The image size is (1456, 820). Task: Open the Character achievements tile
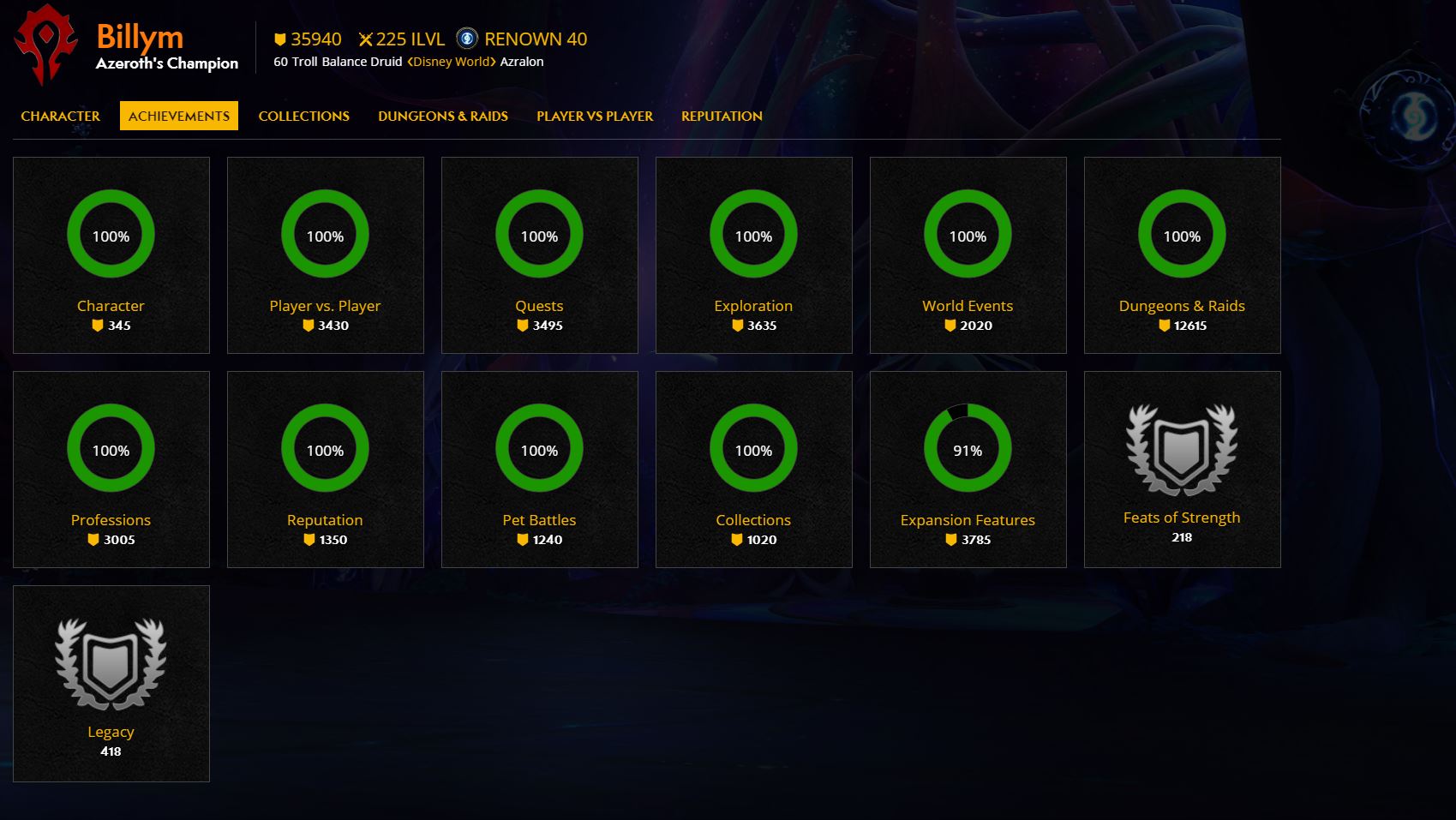coord(111,255)
